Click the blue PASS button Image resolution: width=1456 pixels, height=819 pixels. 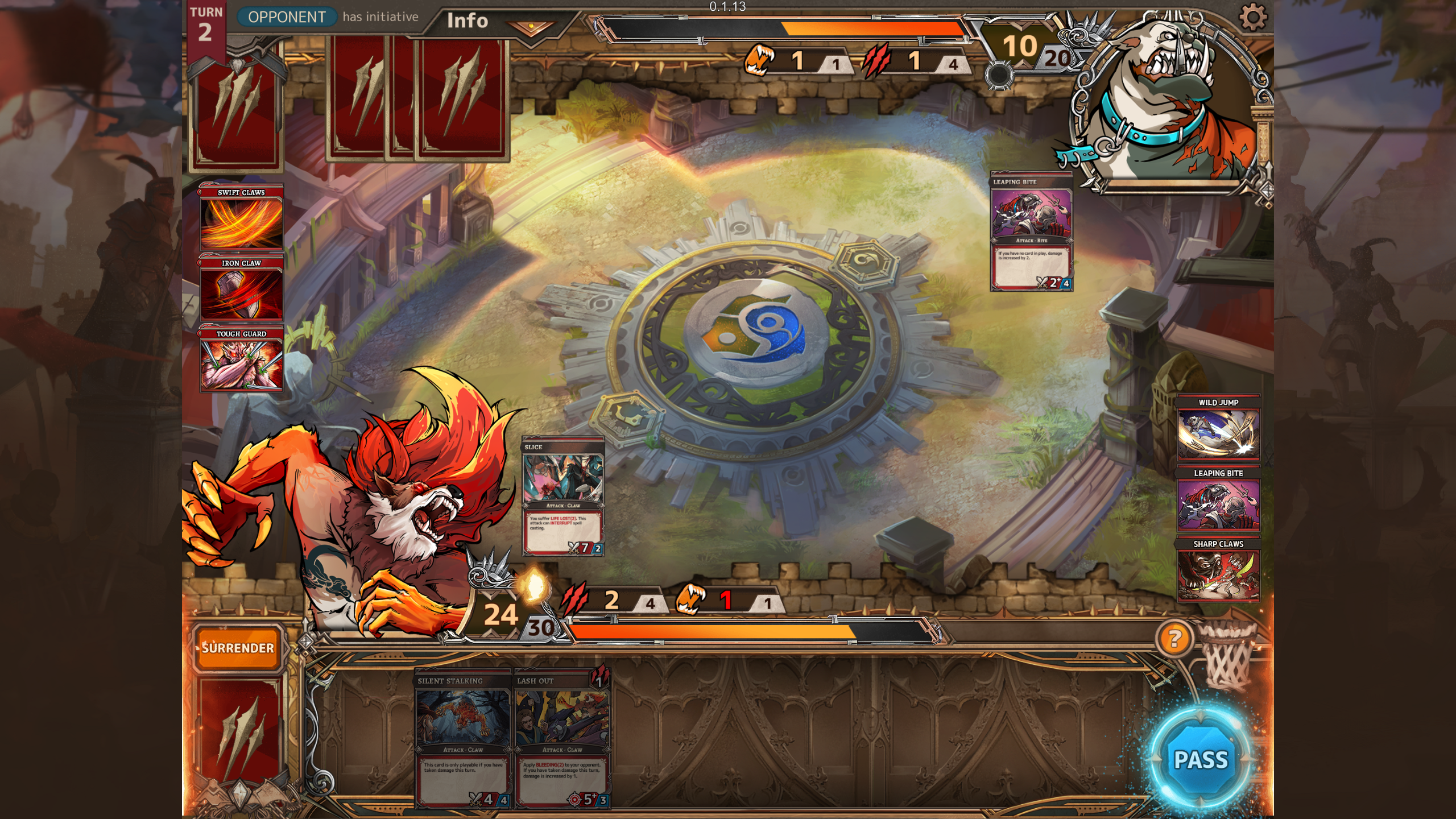click(x=1201, y=759)
